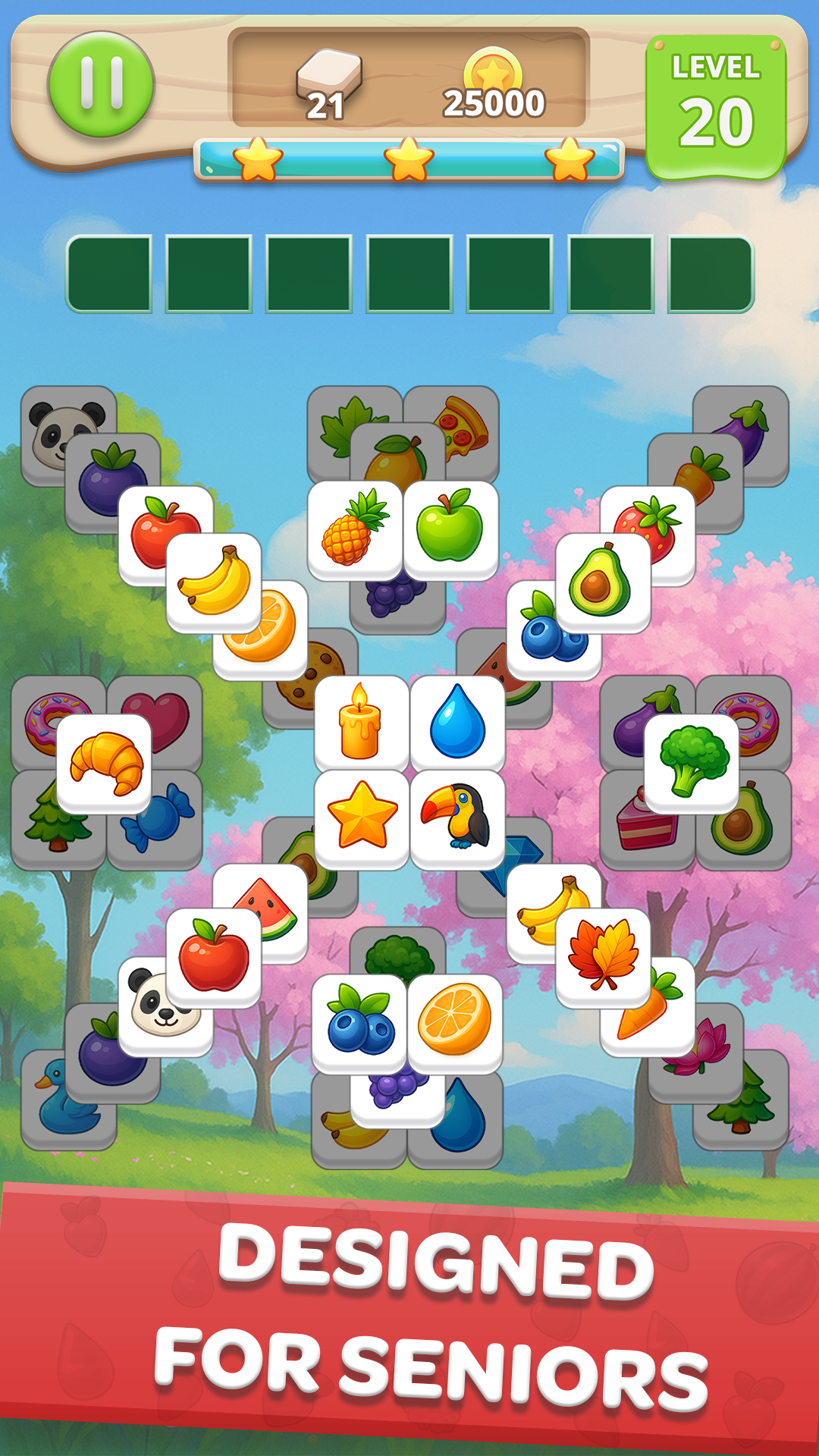Viewport: 819px width, 1456px height.
Task: Pick the toucan tile
Action: [x=457, y=817]
